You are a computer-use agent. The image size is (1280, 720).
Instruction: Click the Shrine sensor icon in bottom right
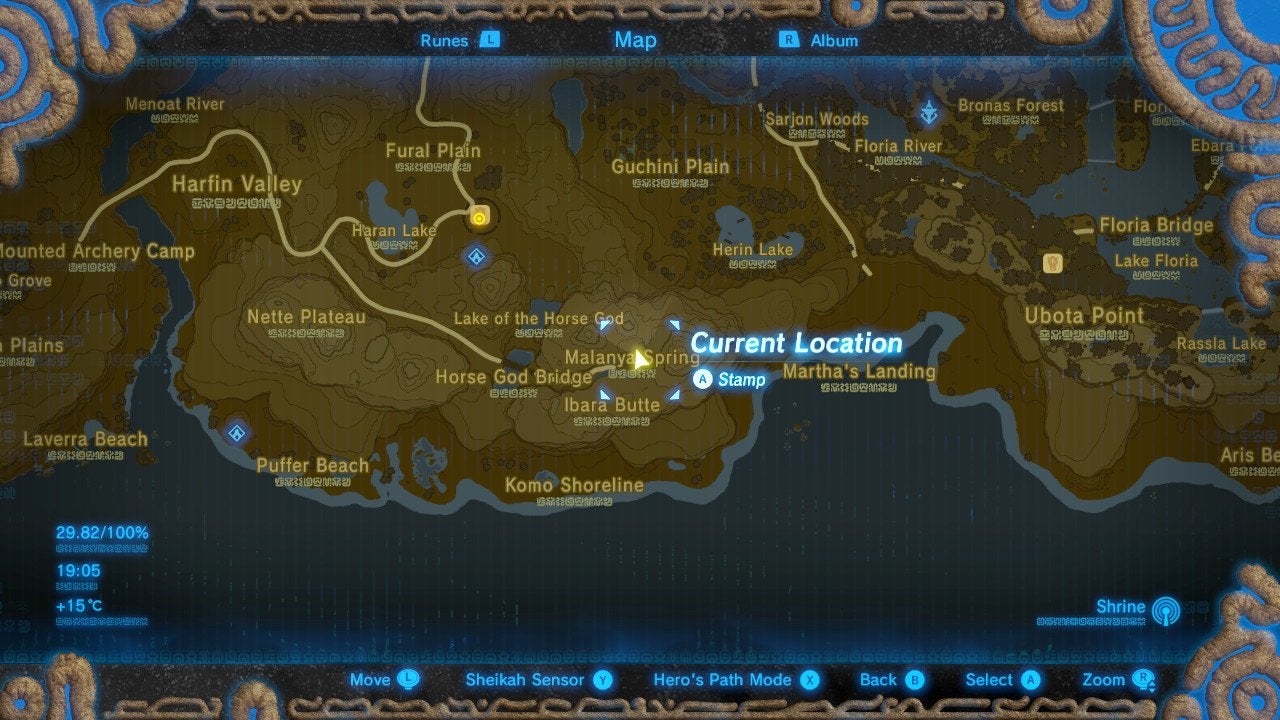(1166, 611)
